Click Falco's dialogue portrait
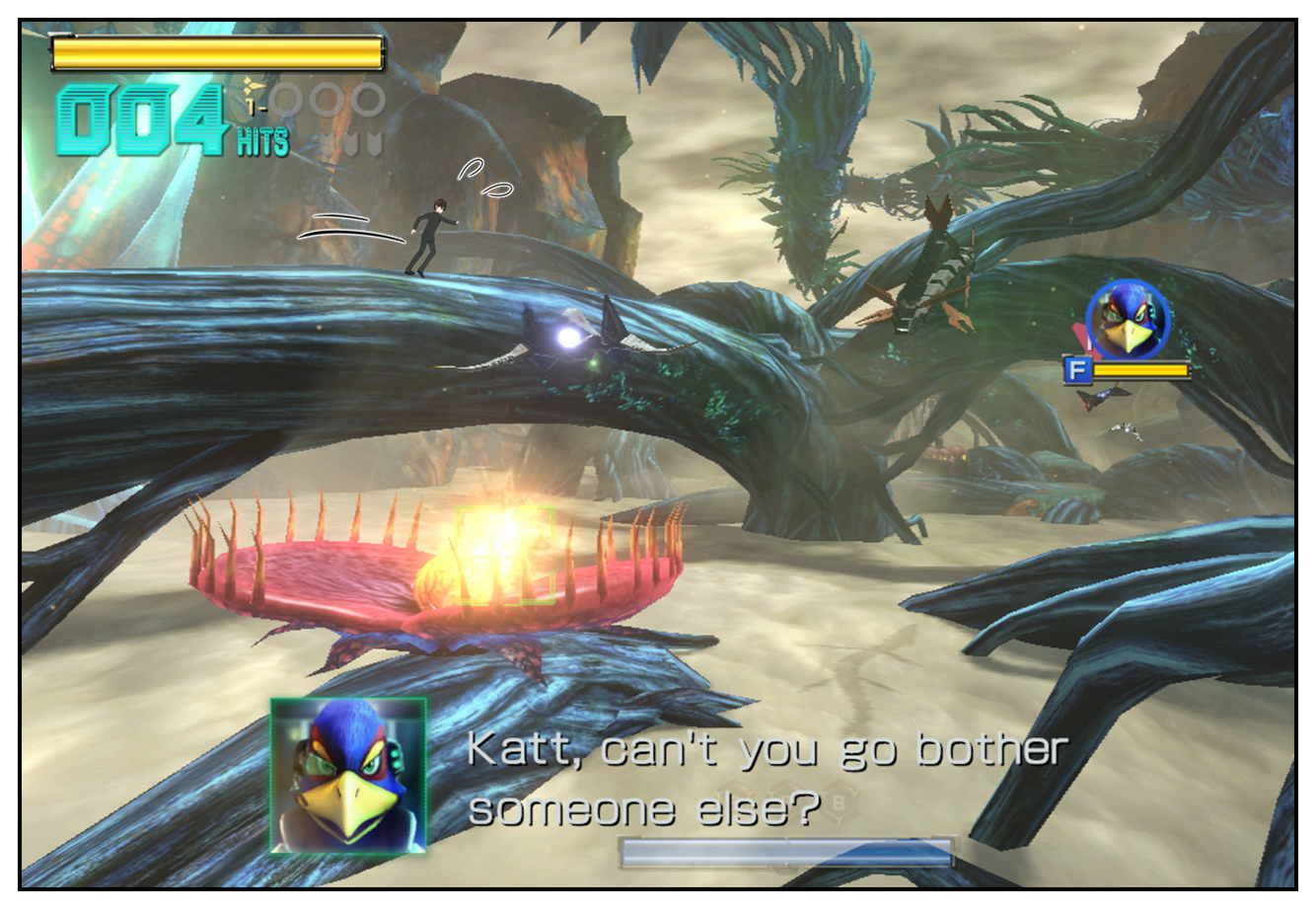Image resolution: width=1316 pixels, height=909 pixels. (x=348, y=776)
